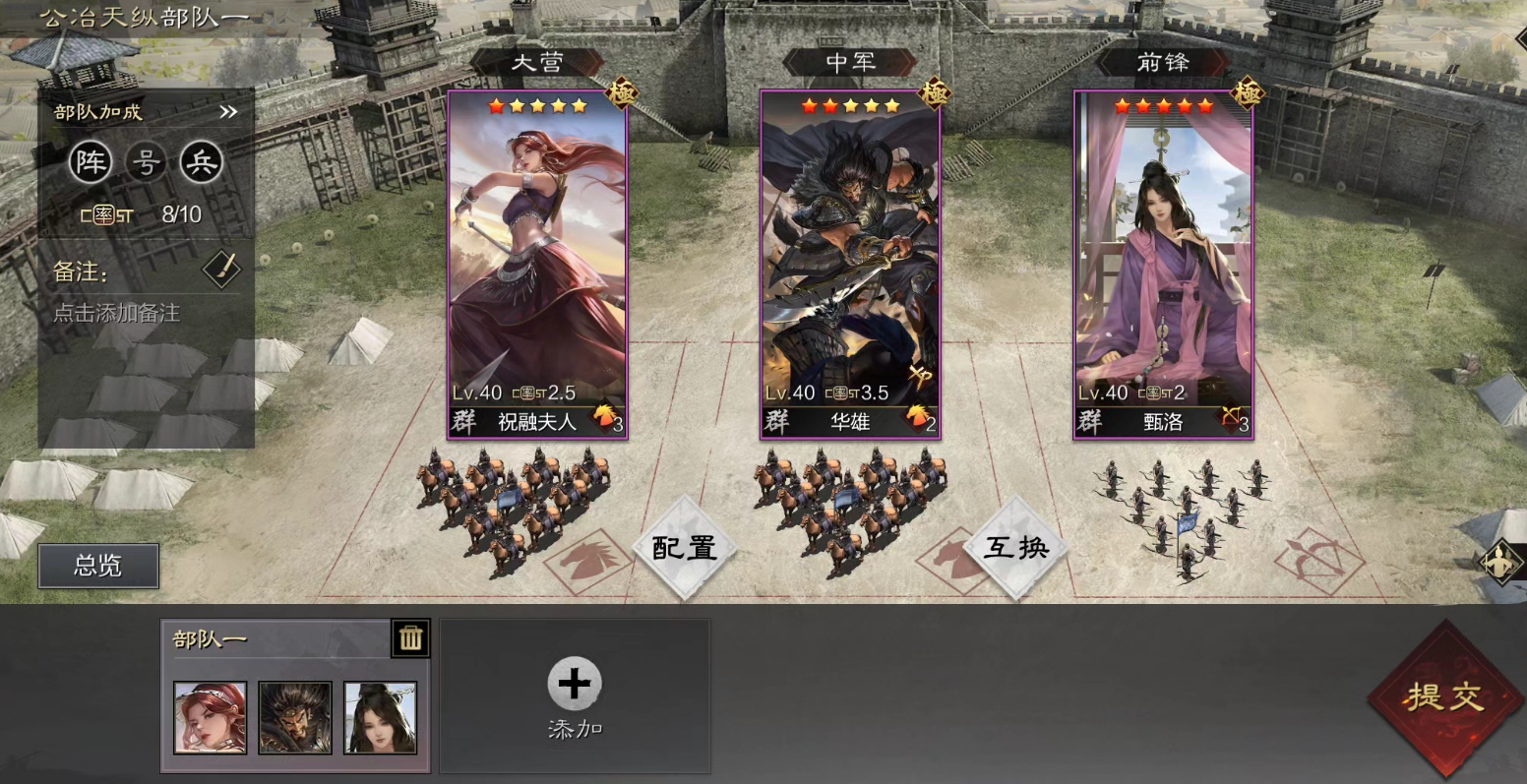Select the 阵 formation bonus icon
The width and height of the screenshot is (1527, 784).
(89, 163)
